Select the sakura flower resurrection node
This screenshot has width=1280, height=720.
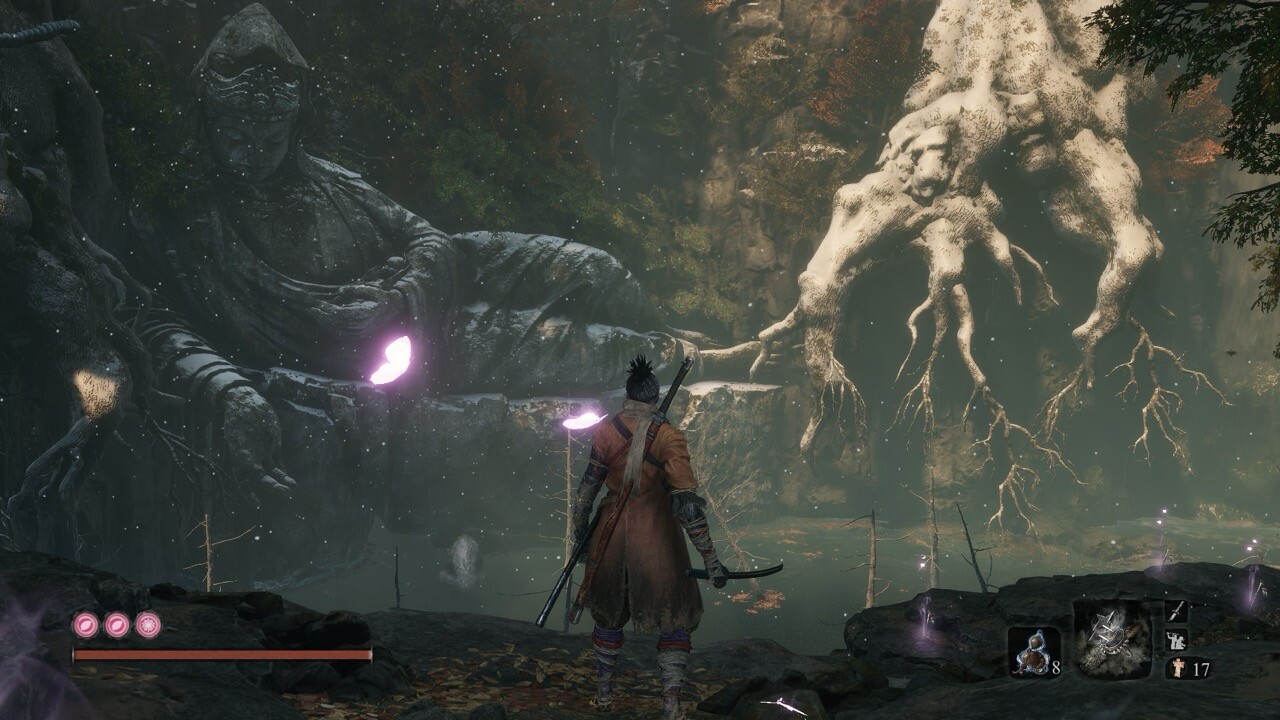coord(149,625)
